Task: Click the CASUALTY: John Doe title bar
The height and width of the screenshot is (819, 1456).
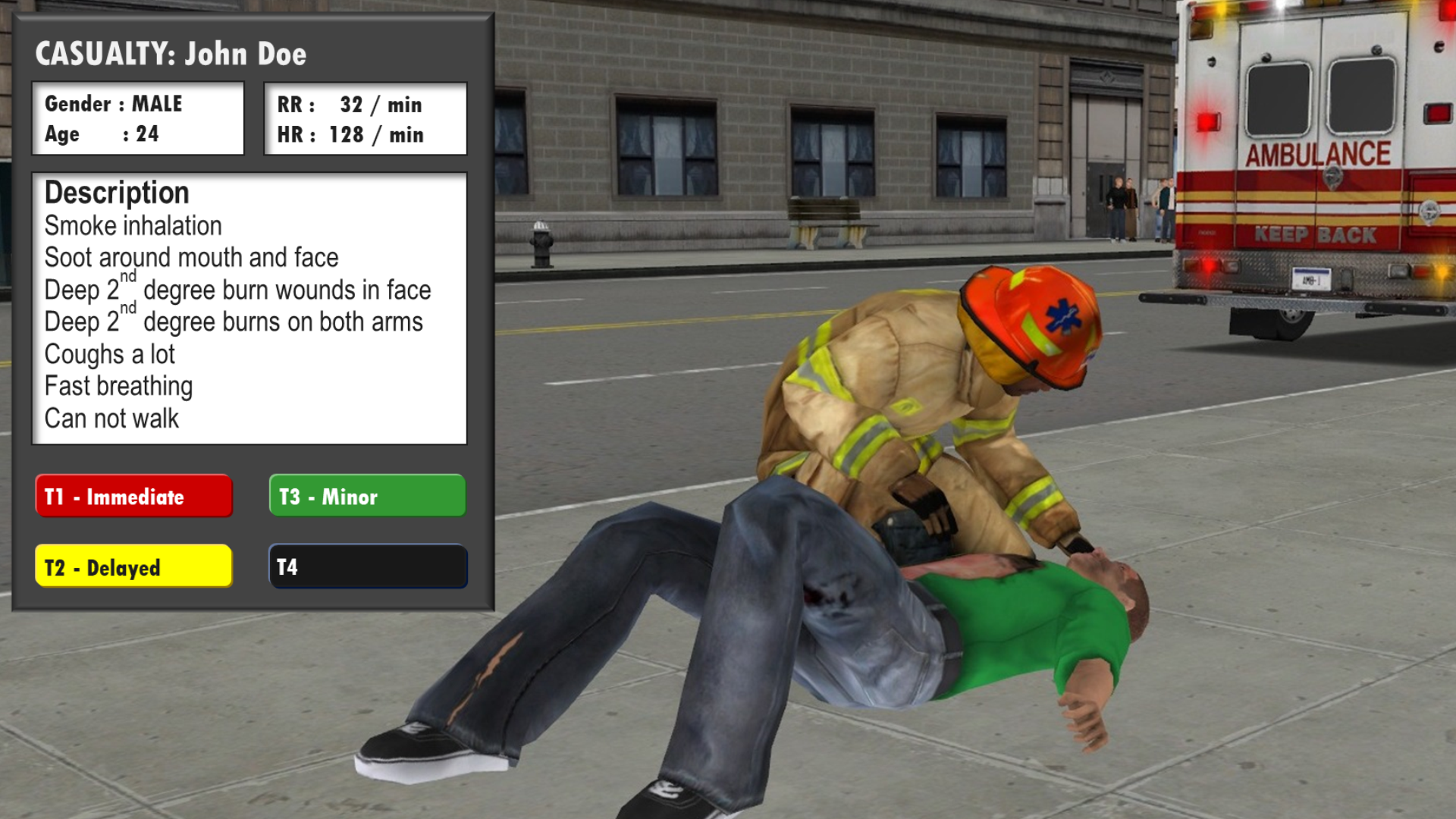Action: pos(172,54)
